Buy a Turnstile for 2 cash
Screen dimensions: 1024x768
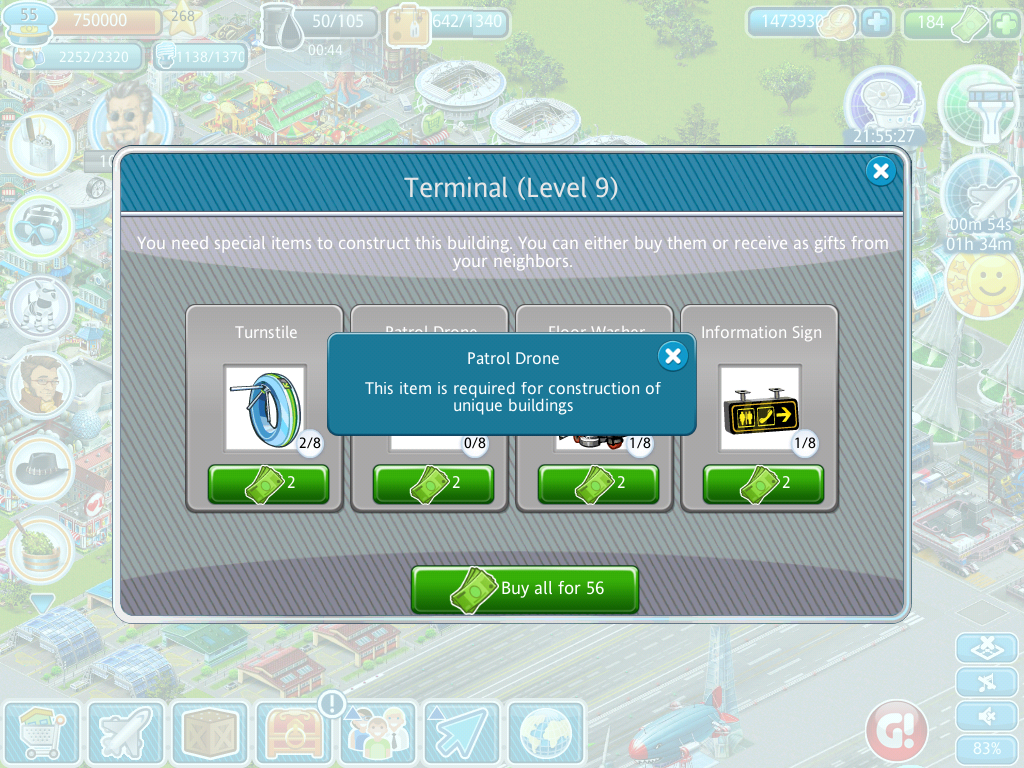(268, 484)
